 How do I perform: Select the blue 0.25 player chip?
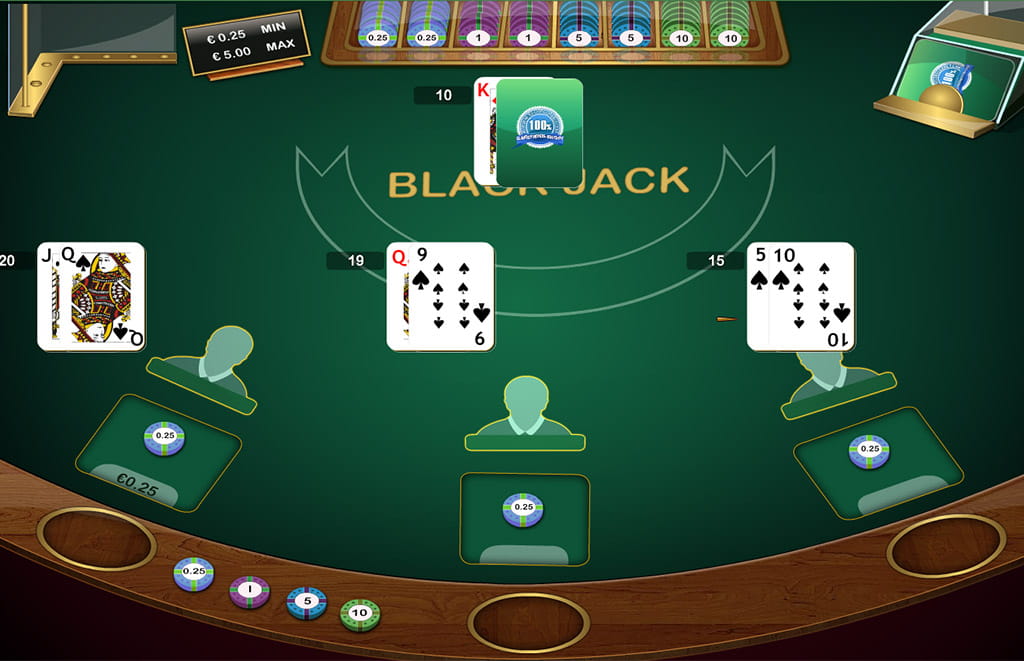194,573
